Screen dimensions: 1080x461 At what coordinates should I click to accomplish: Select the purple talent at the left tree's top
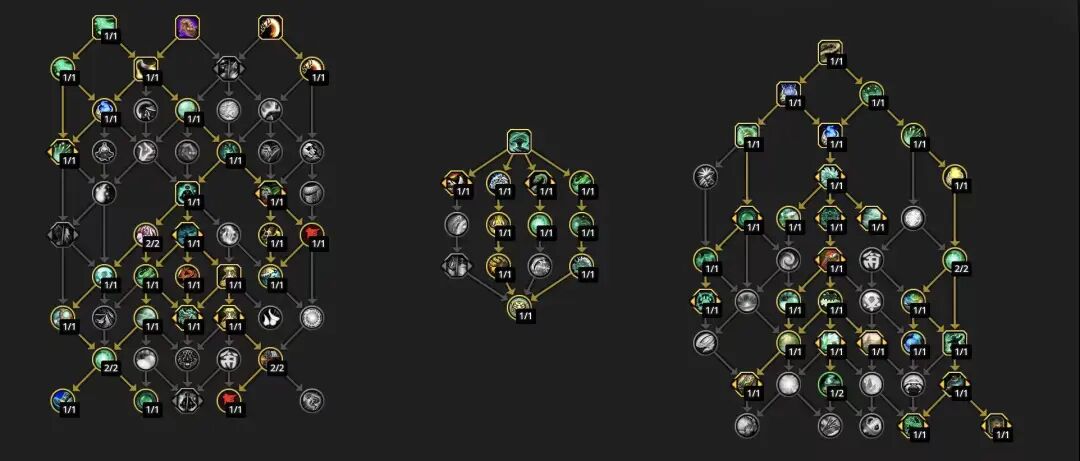[187, 27]
